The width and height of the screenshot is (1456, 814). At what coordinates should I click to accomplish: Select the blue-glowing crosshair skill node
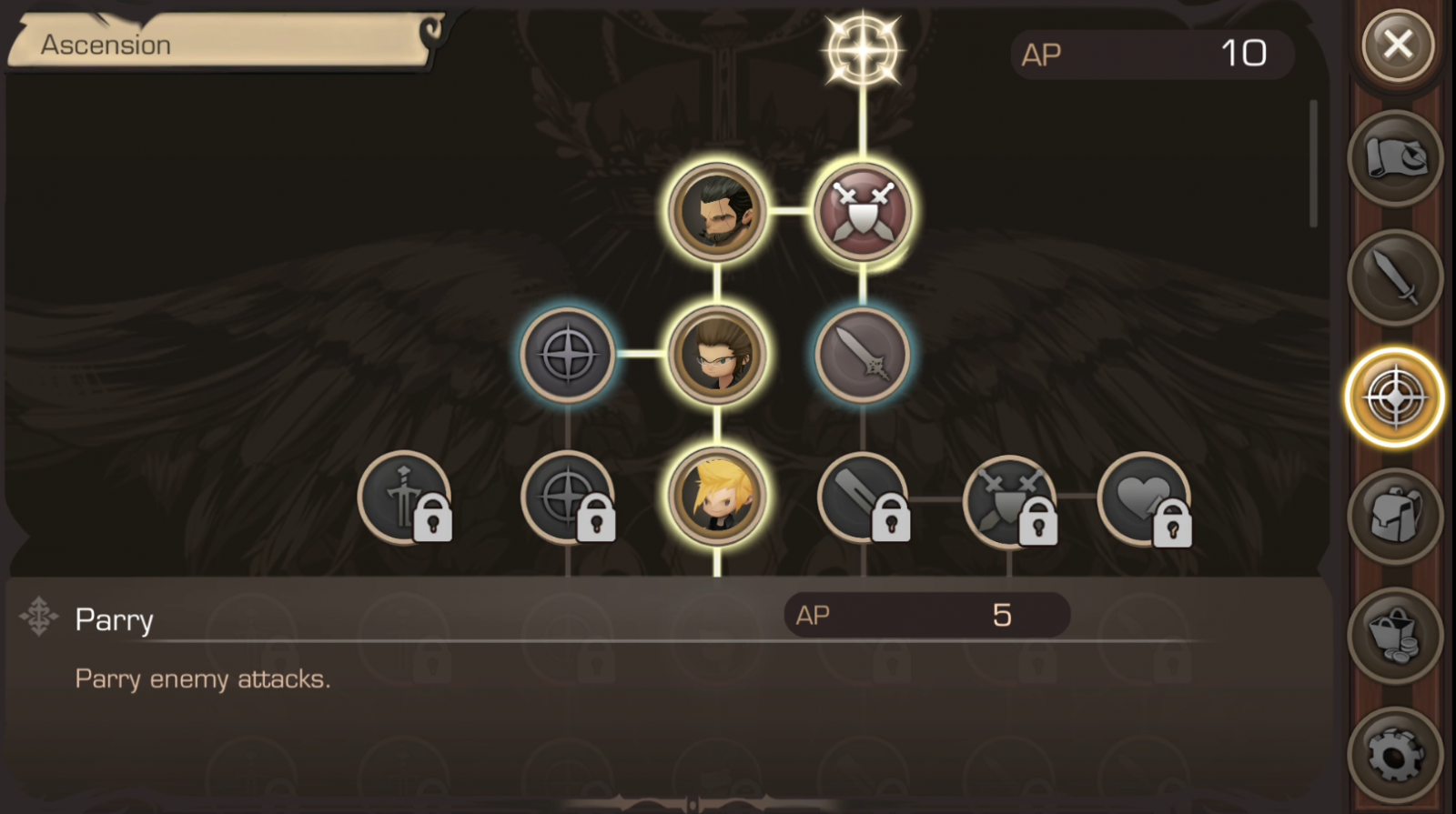(568, 354)
